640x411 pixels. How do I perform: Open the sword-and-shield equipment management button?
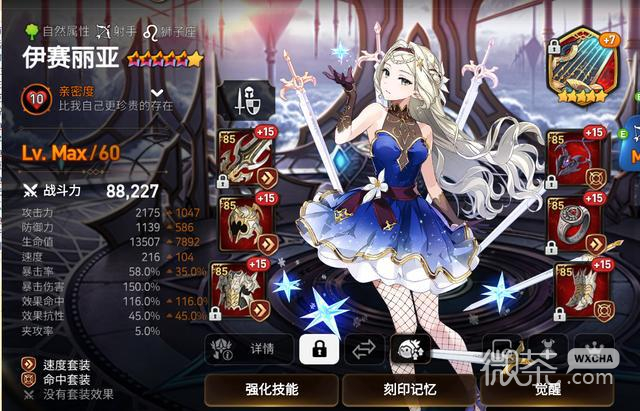[246, 102]
